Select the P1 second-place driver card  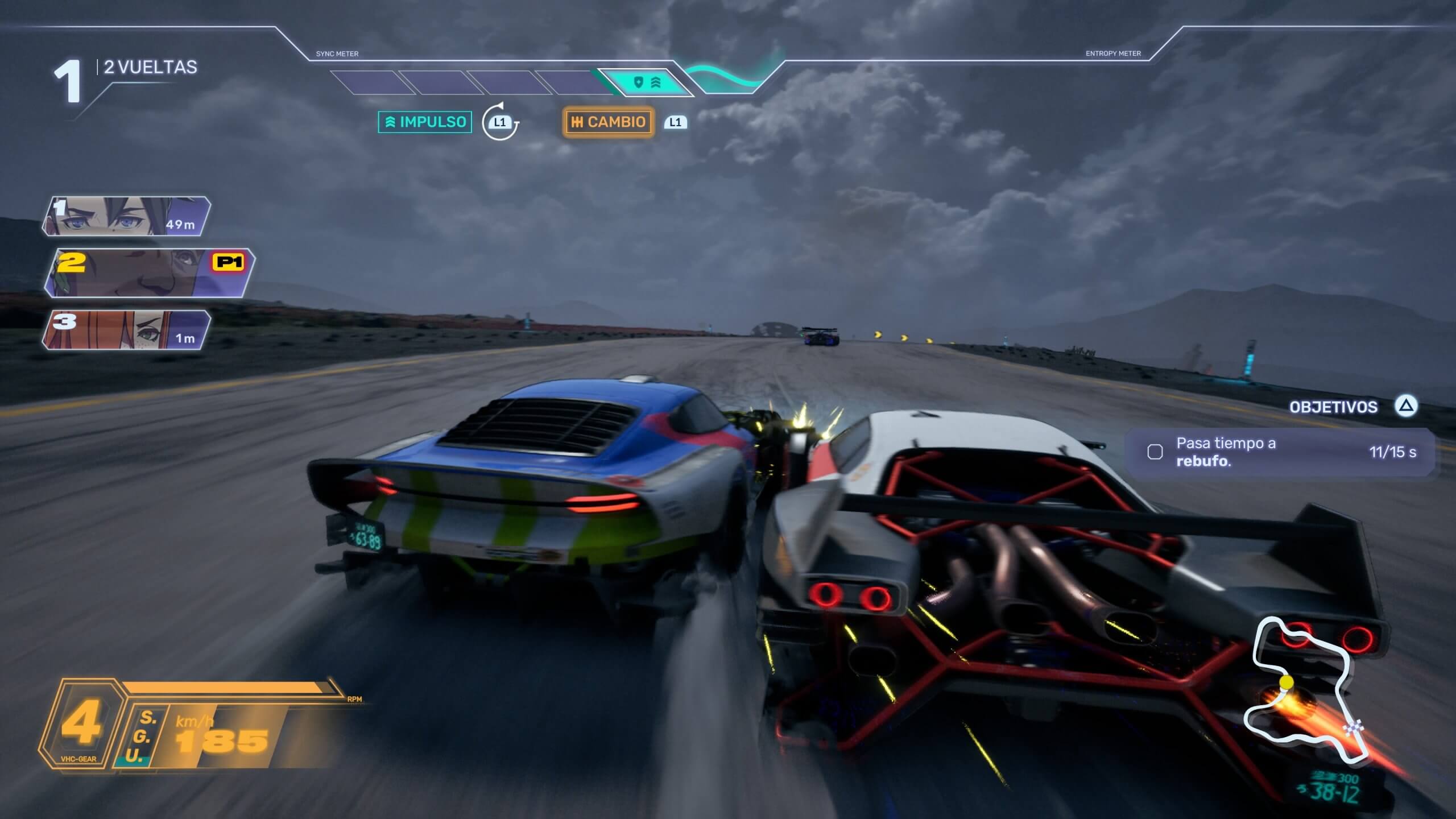(x=149, y=272)
